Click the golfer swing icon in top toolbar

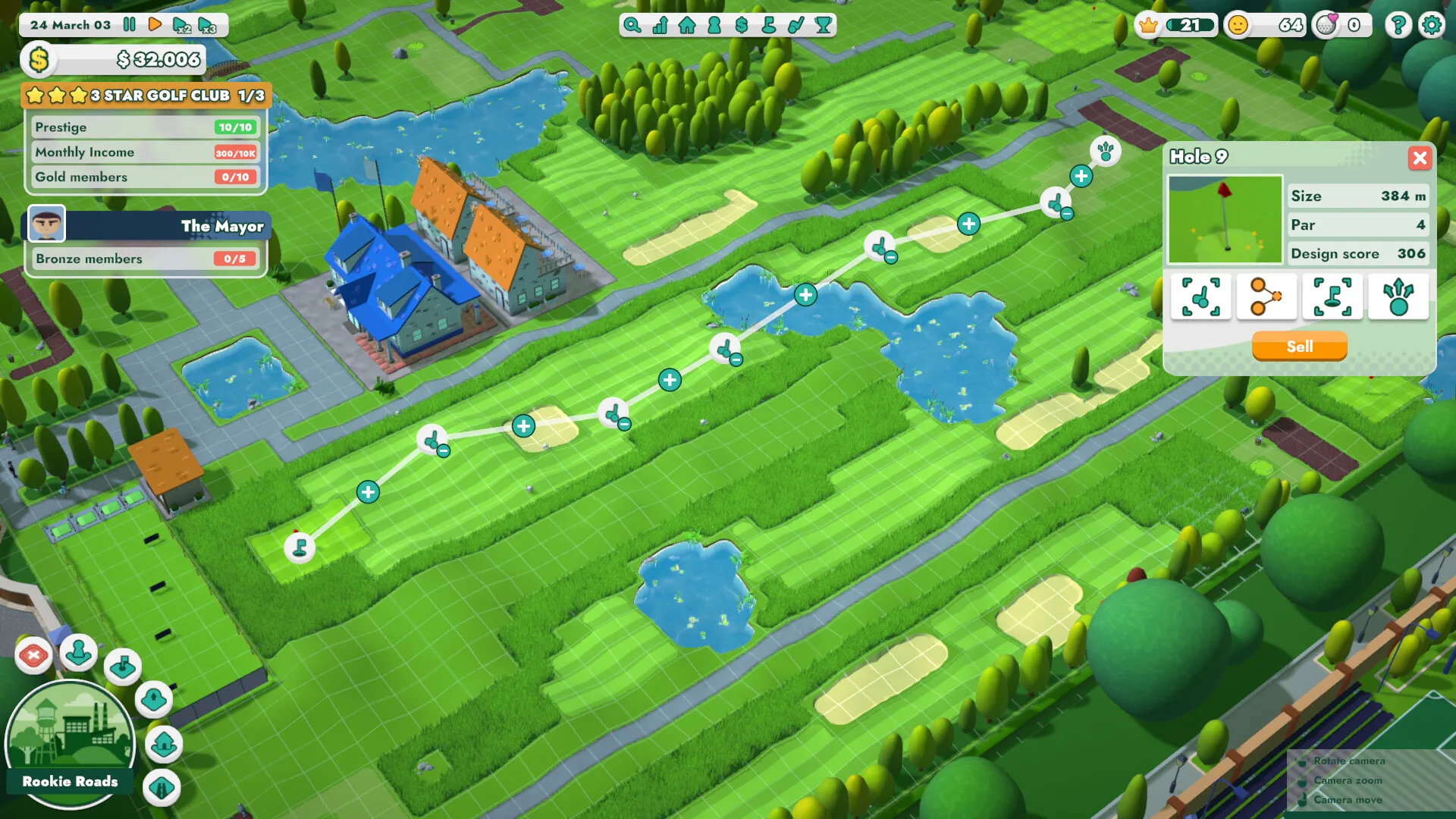(x=795, y=25)
